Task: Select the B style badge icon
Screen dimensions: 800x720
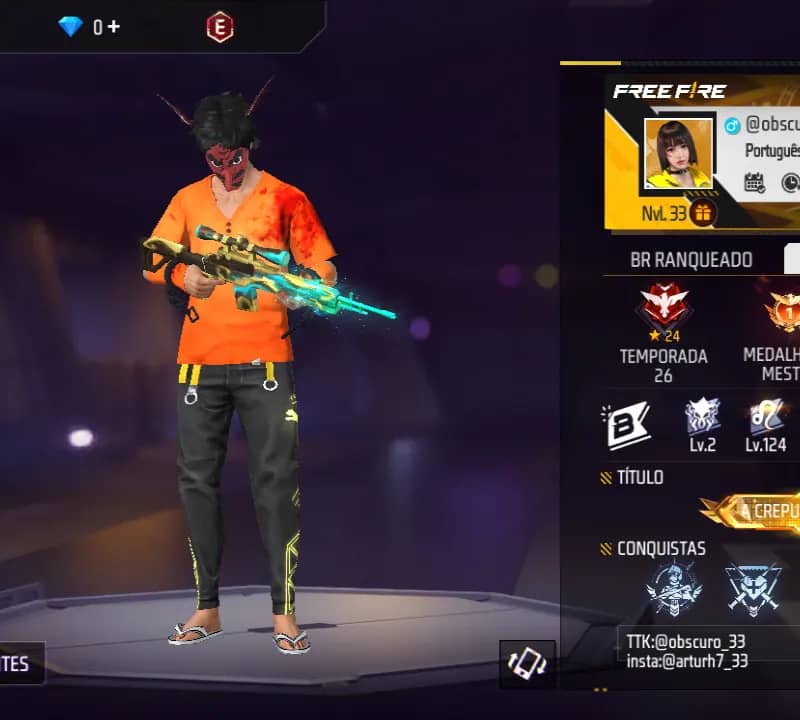Action: pos(626,423)
